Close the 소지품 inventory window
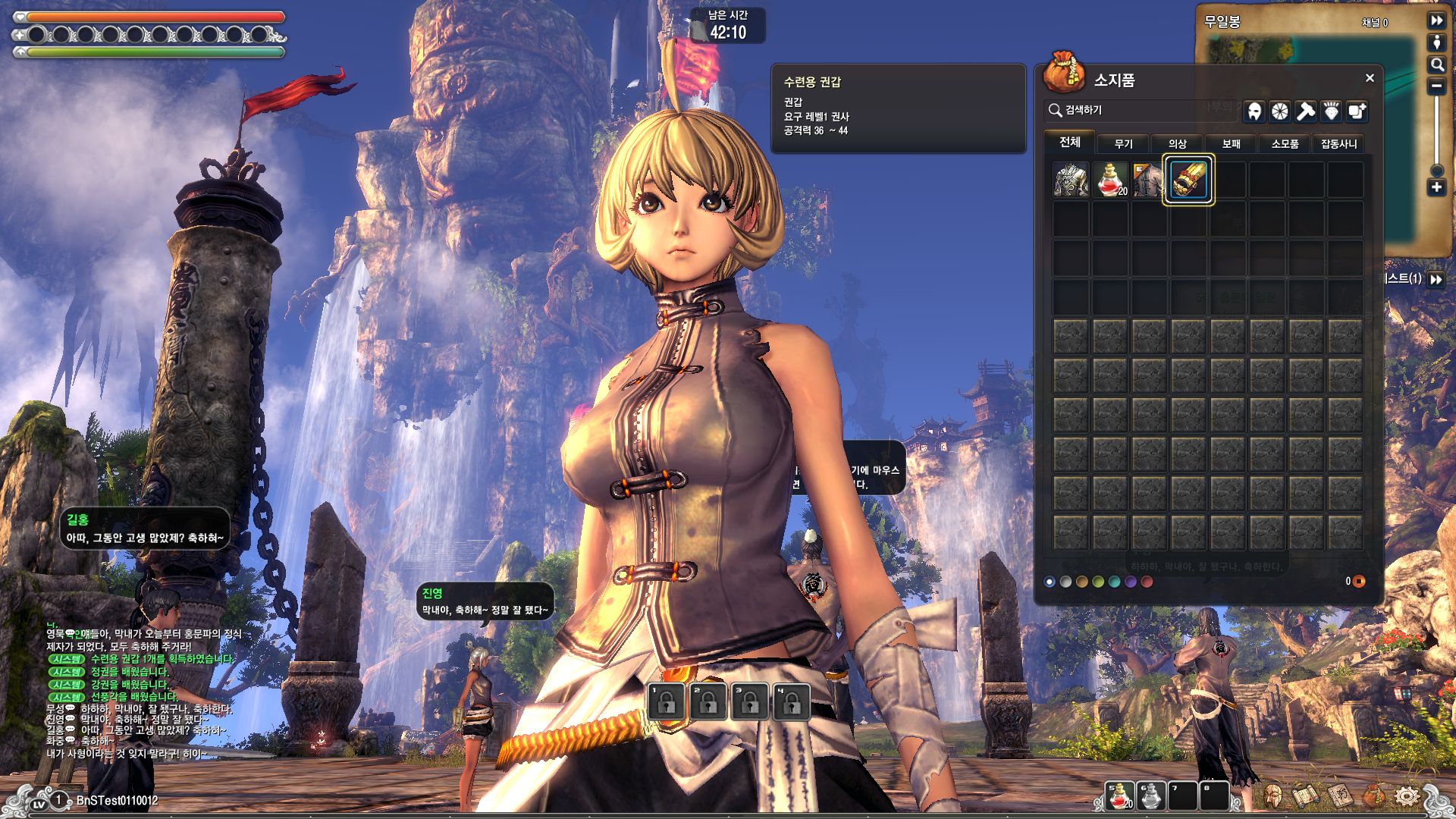This screenshot has height=819, width=1456. [1370, 78]
